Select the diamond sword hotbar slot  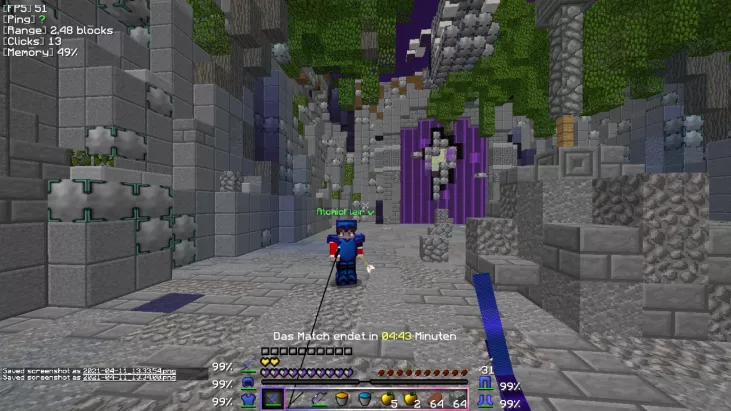click(x=273, y=399)
